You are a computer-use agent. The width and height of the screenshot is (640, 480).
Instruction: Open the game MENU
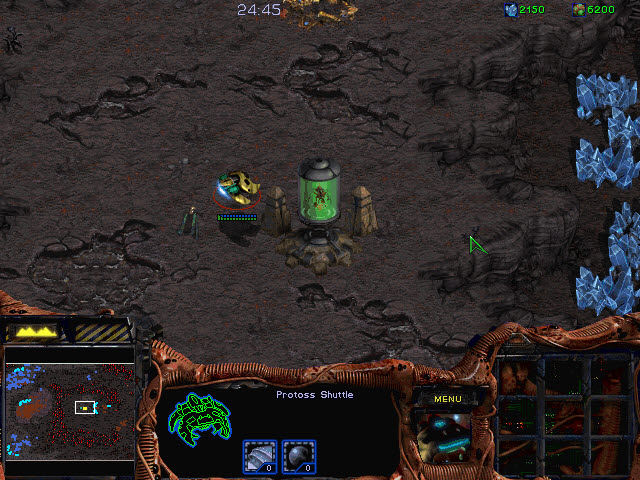(447, 399)
